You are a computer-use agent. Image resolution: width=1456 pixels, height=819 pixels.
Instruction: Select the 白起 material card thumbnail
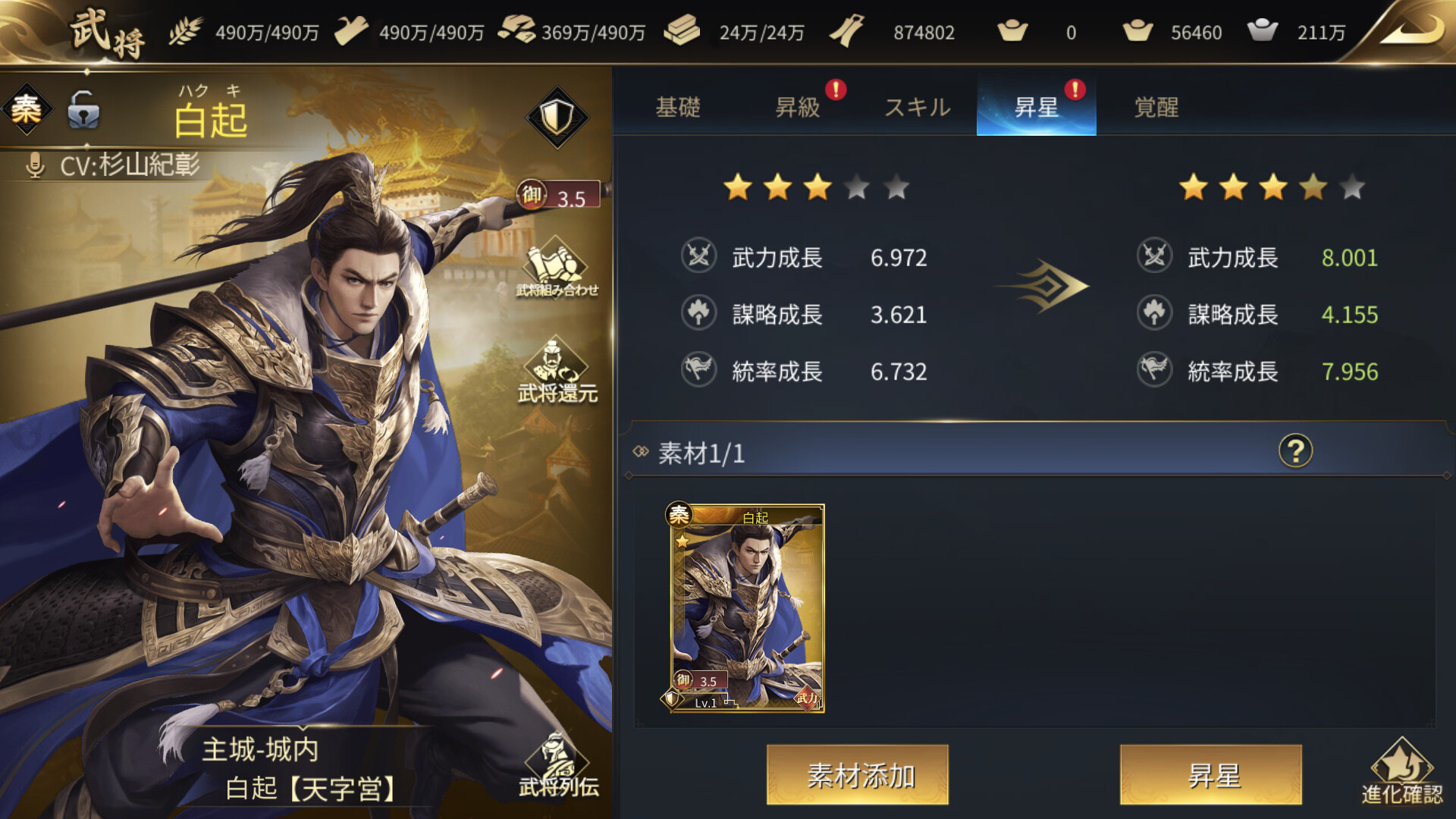(747, 607)
